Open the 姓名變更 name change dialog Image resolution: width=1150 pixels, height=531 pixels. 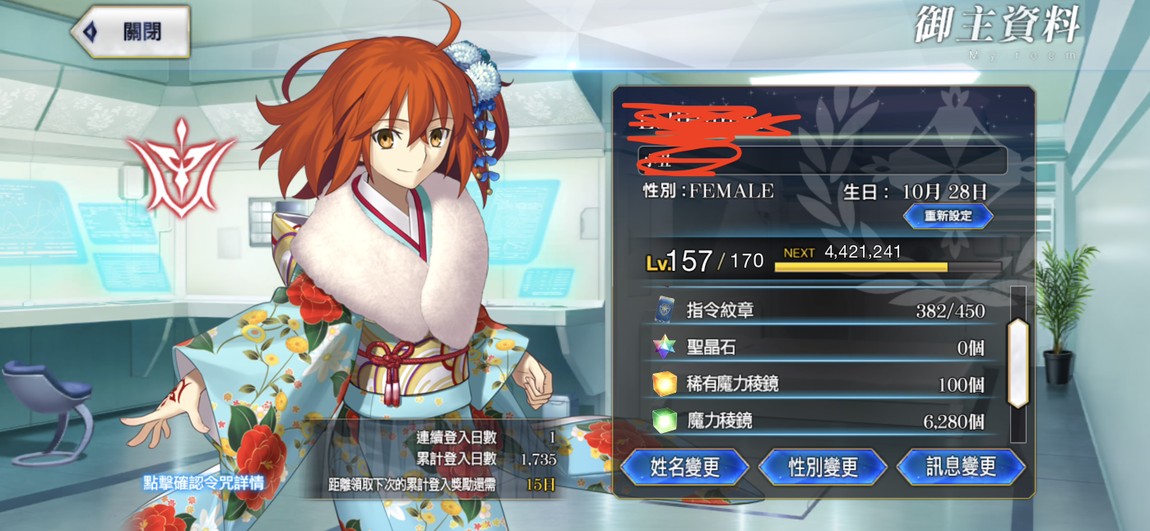[685, 467]
